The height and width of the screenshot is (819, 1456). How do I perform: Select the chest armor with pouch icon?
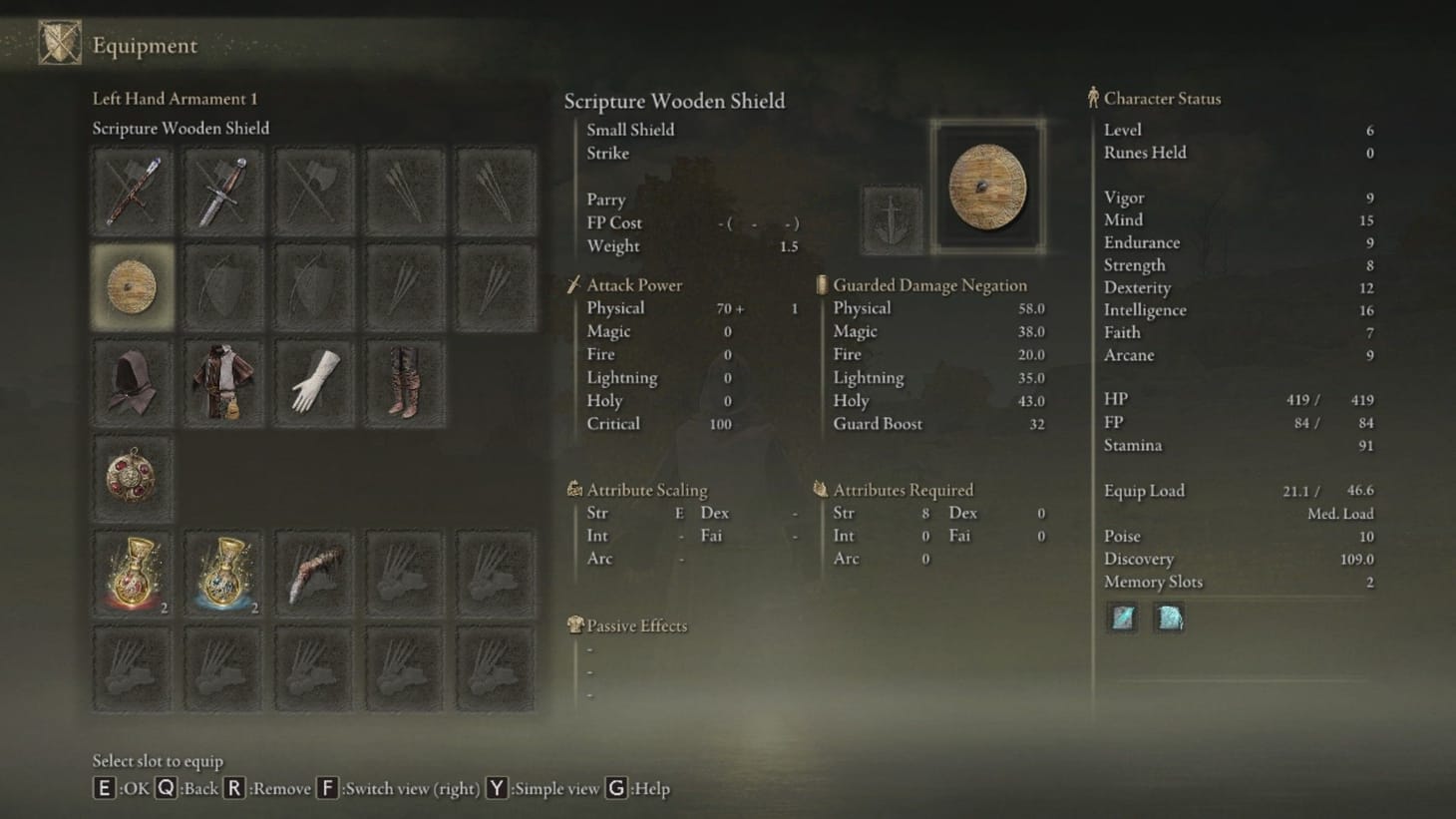pyautogui.click(x=223, y=381)
